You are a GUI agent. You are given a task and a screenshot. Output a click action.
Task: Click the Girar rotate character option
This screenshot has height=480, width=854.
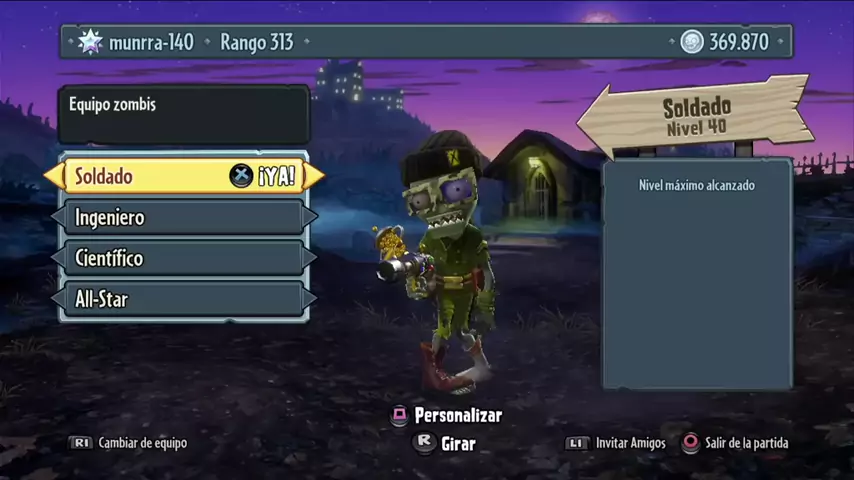pyautogui.click(x=446, y=442)
